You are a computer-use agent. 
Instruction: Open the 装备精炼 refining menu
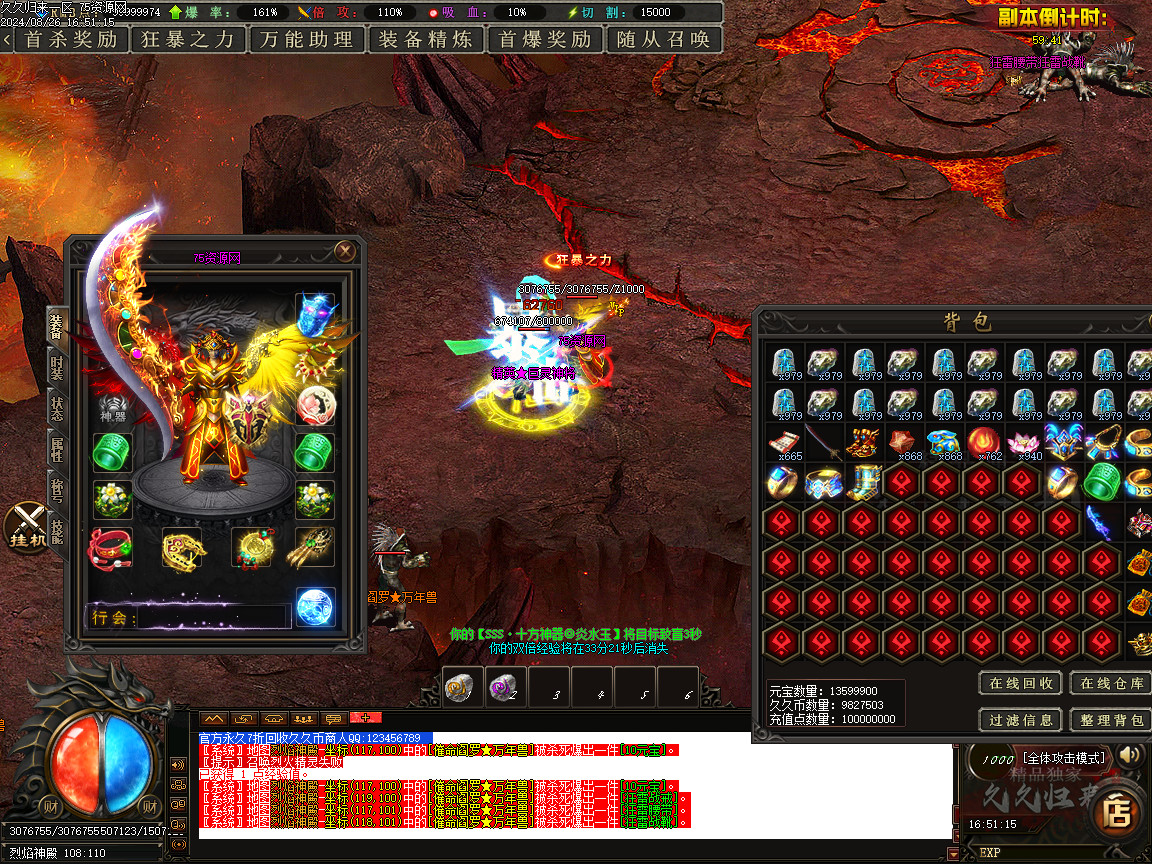(426, 40)
